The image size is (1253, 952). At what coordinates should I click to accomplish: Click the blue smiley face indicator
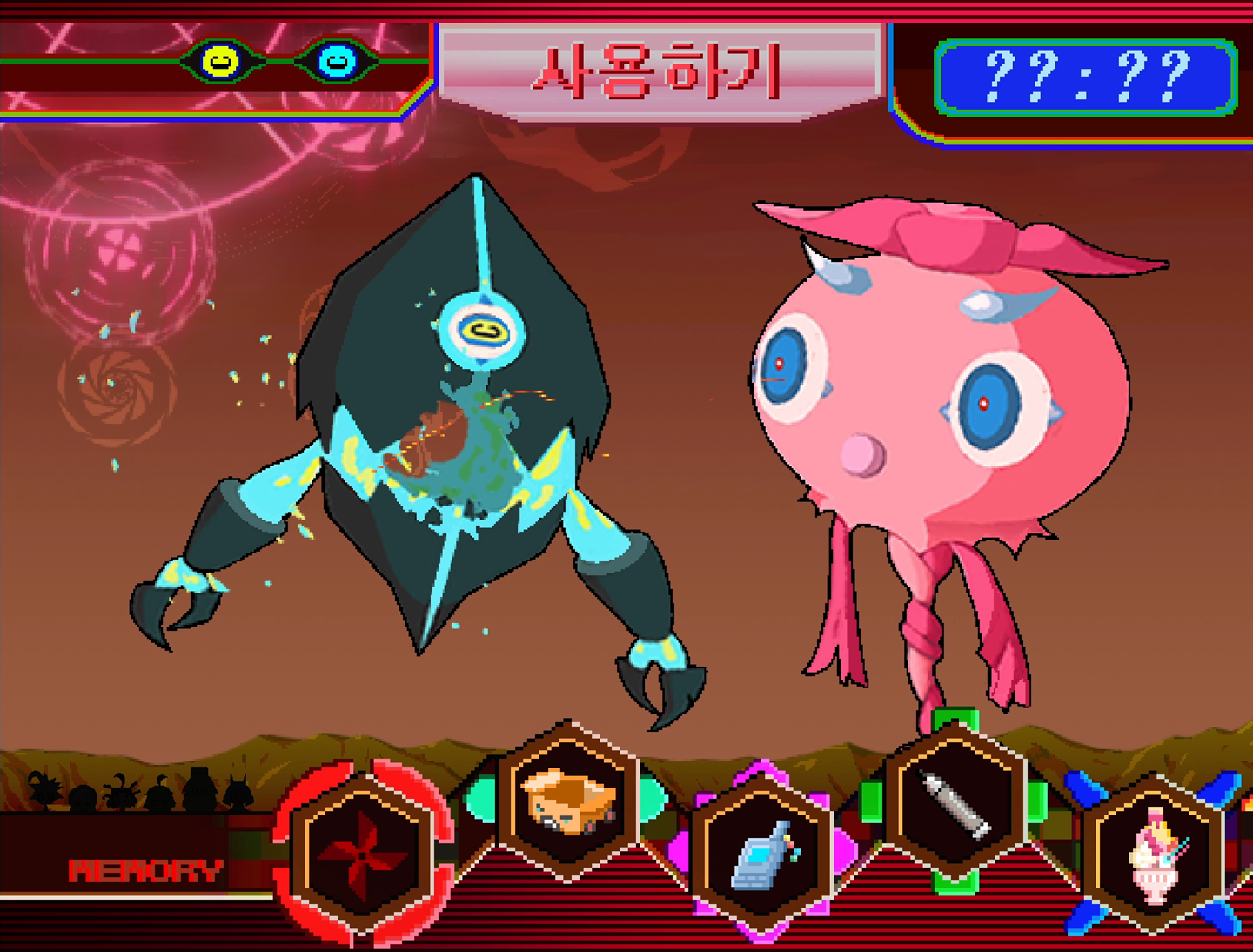coord(337,61)
